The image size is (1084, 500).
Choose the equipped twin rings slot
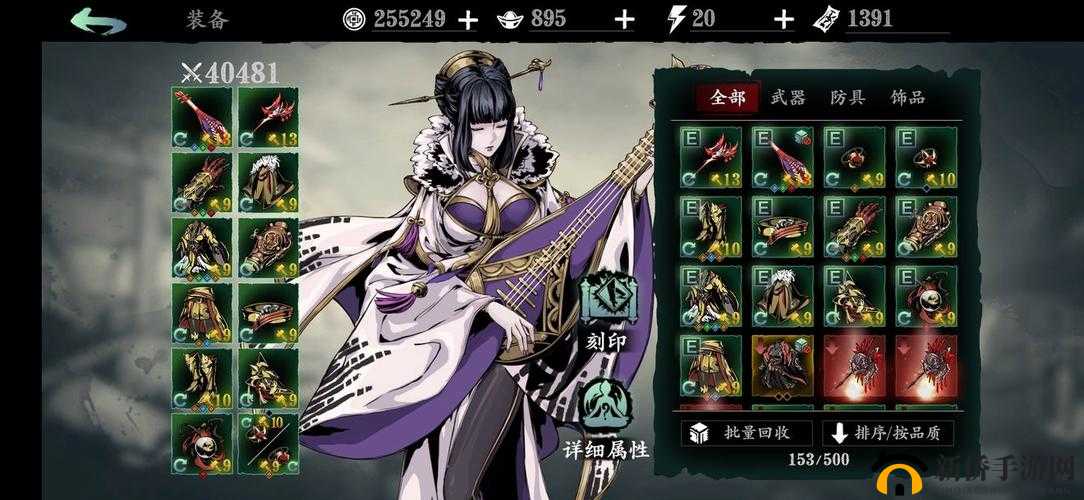[267, 444]
